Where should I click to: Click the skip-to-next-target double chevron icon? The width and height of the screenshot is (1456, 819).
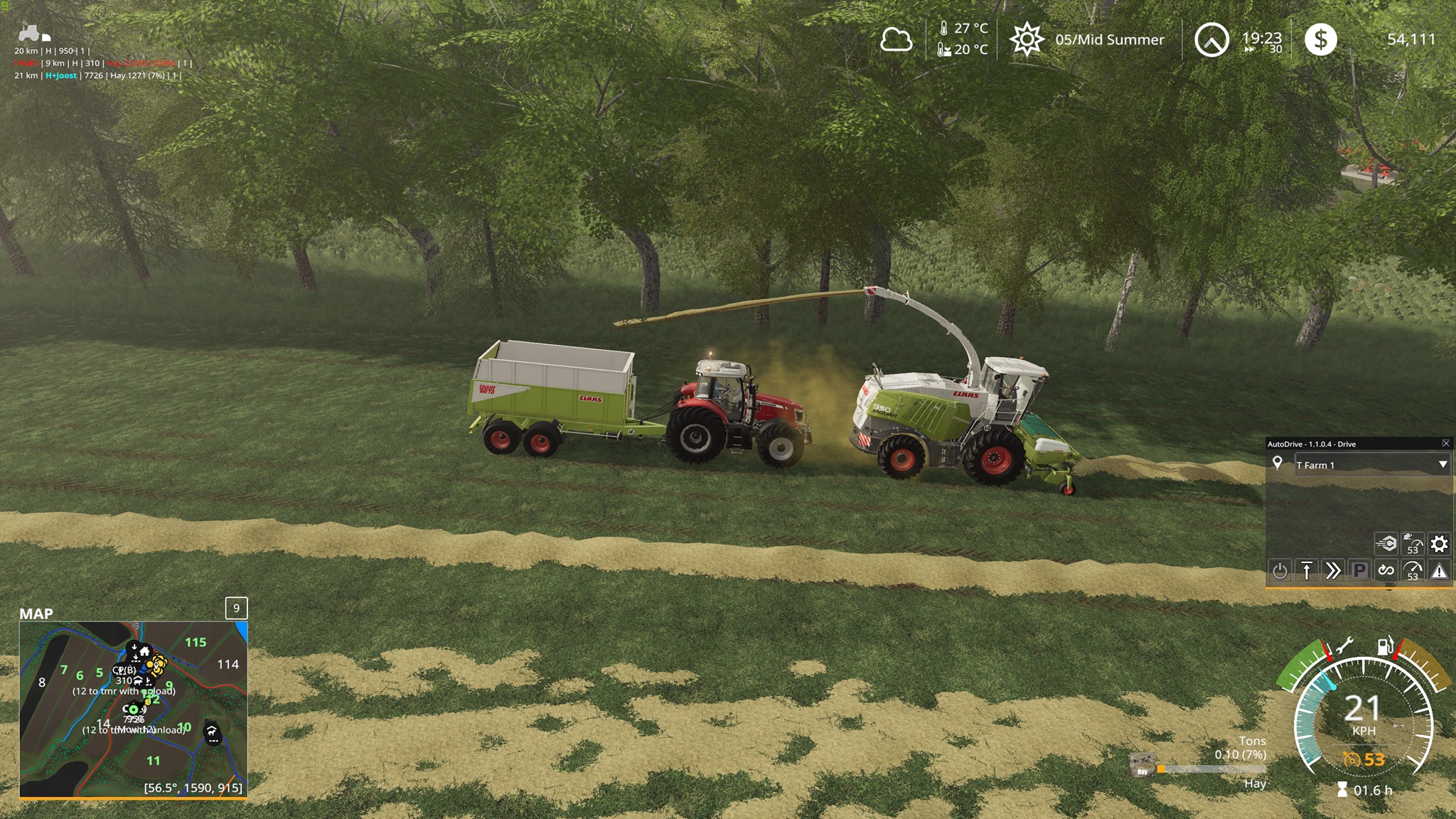coord(1334,569)
